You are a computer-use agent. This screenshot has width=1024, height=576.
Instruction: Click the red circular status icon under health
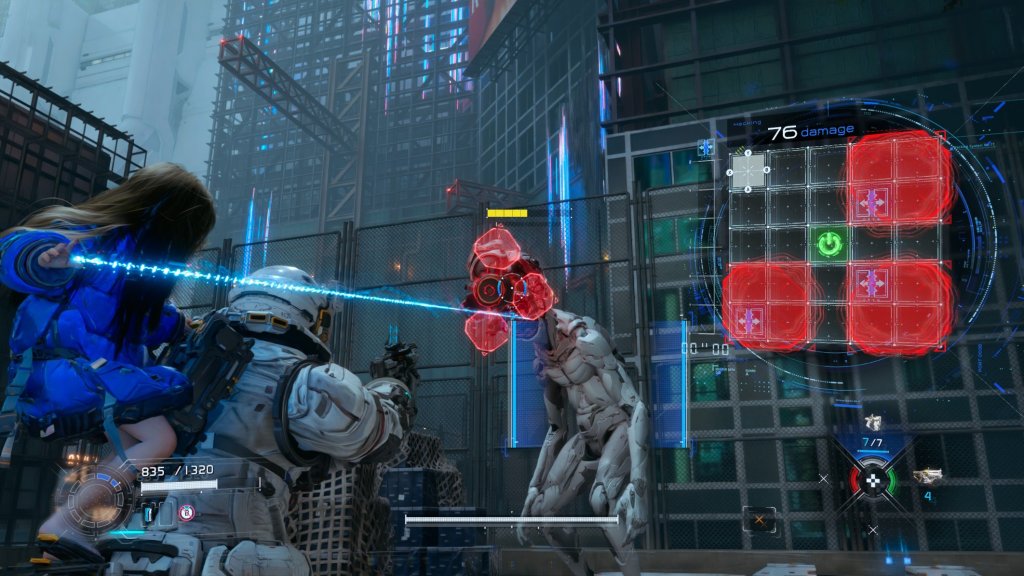point(185,514)
